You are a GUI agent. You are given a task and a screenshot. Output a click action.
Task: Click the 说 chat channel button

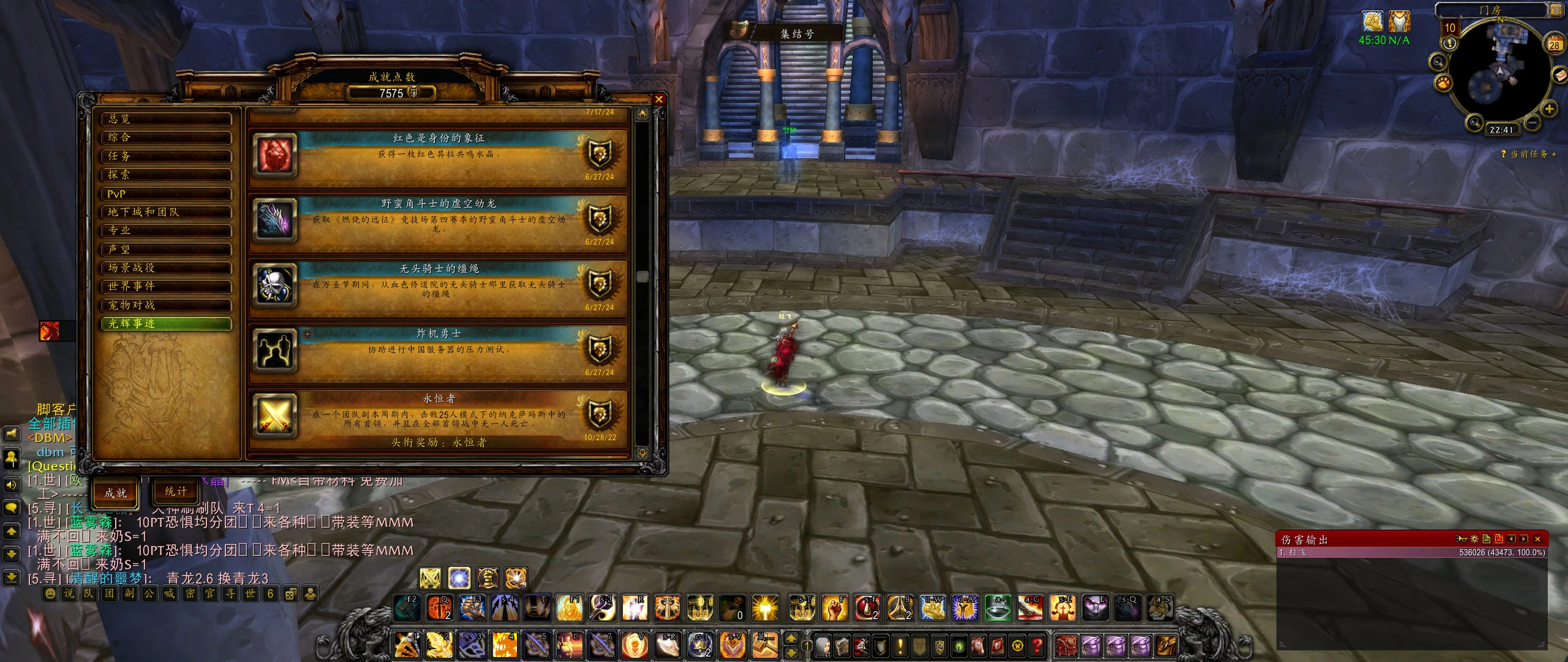point(69,593)
